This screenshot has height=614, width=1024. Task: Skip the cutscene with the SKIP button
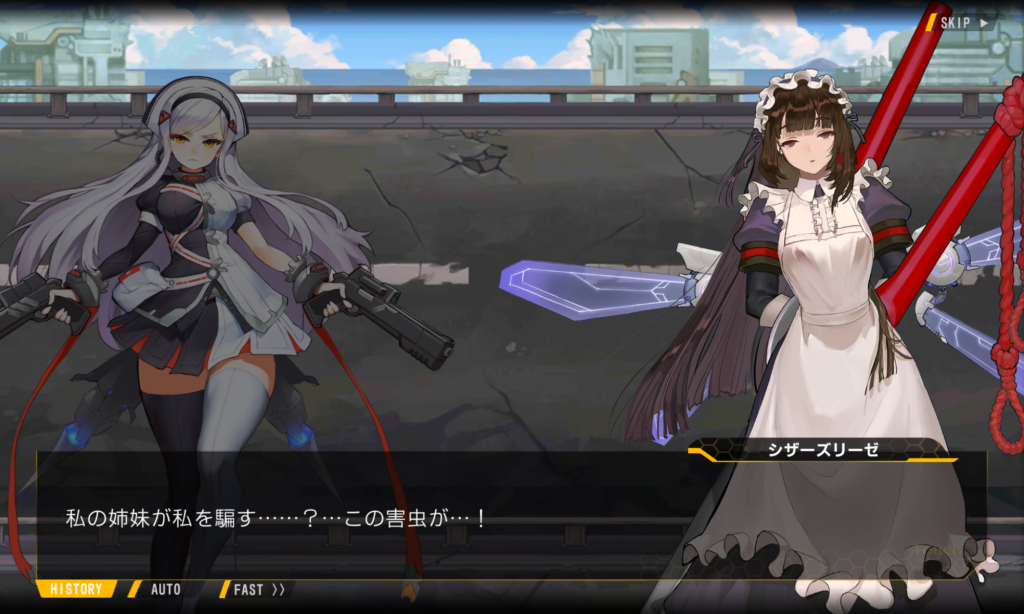coord(963,22)
